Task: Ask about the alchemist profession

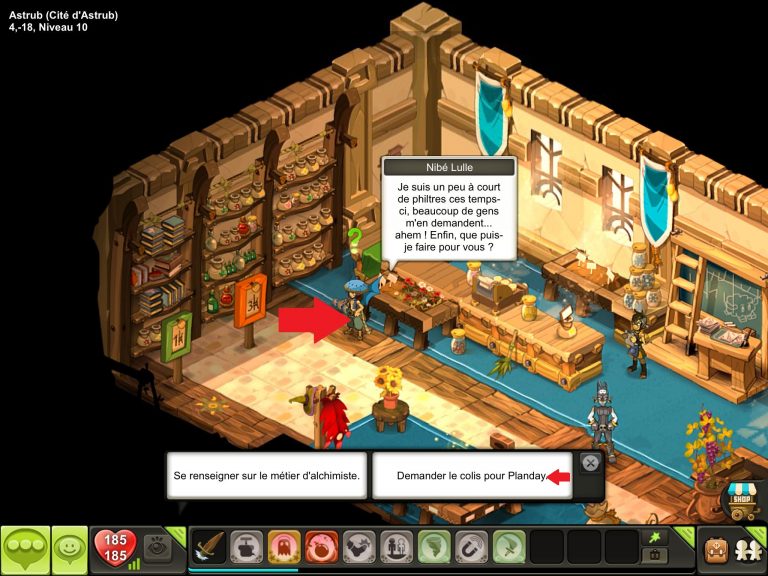Action: coord(266,476)
